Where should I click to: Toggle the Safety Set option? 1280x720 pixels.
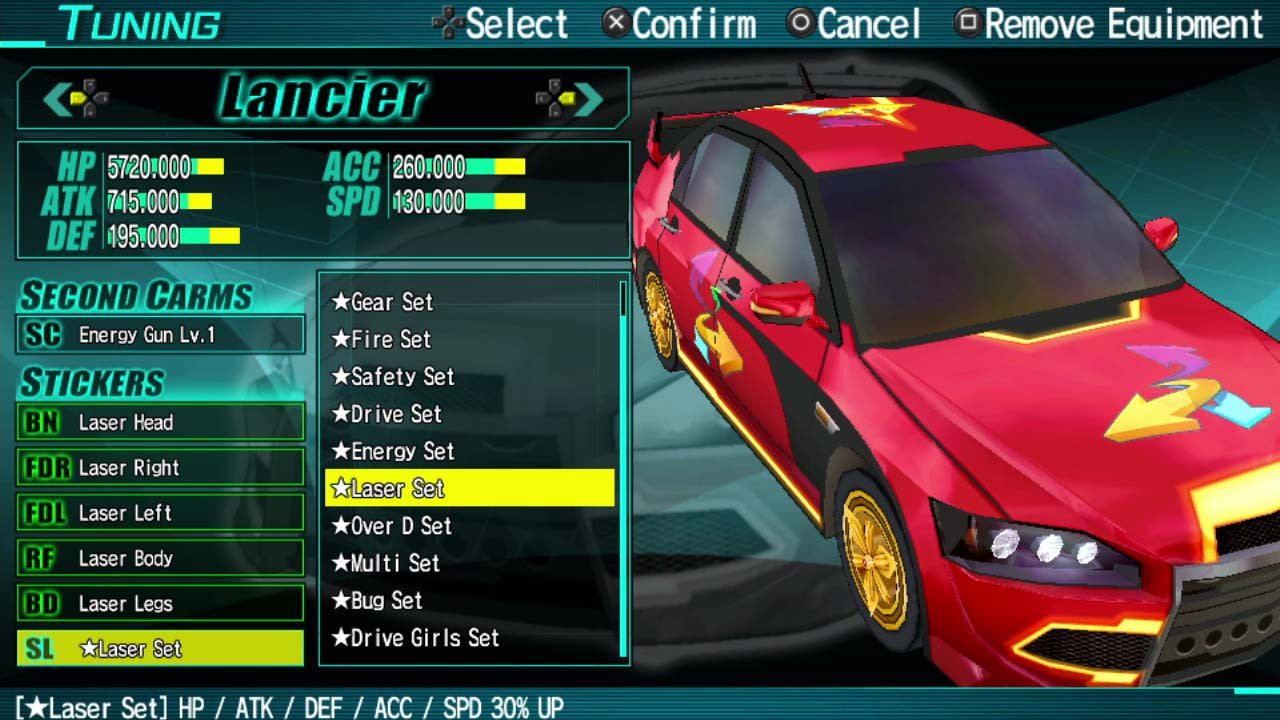point(393,378)
